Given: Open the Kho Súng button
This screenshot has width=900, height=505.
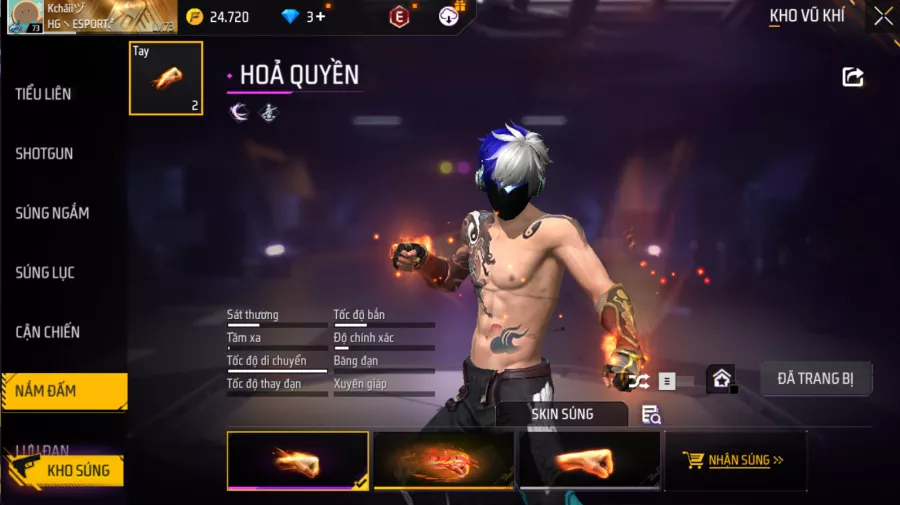Looking at the screenshot, I should coord(68,470).
